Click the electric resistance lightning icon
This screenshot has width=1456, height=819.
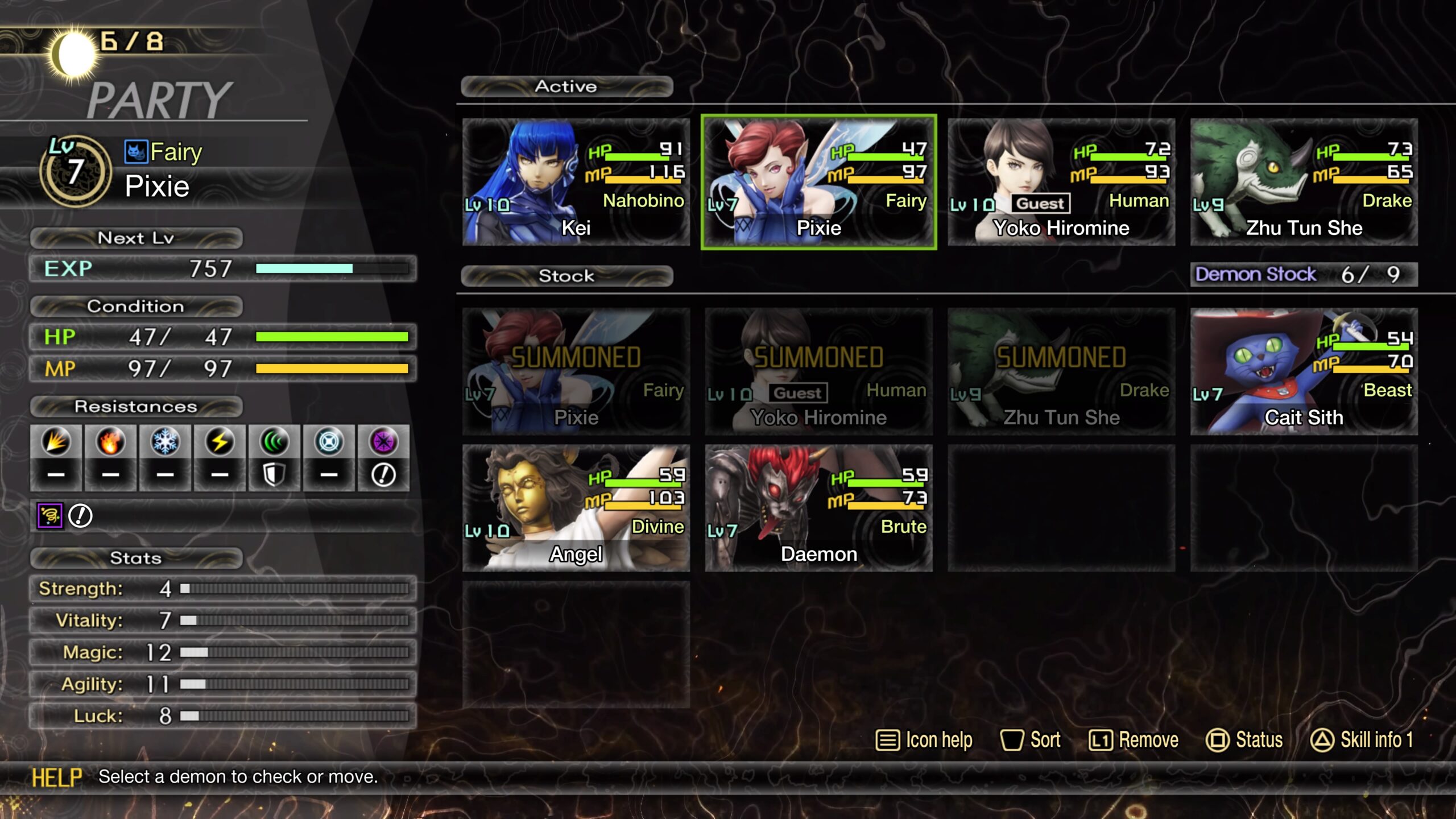coord(220,442)
